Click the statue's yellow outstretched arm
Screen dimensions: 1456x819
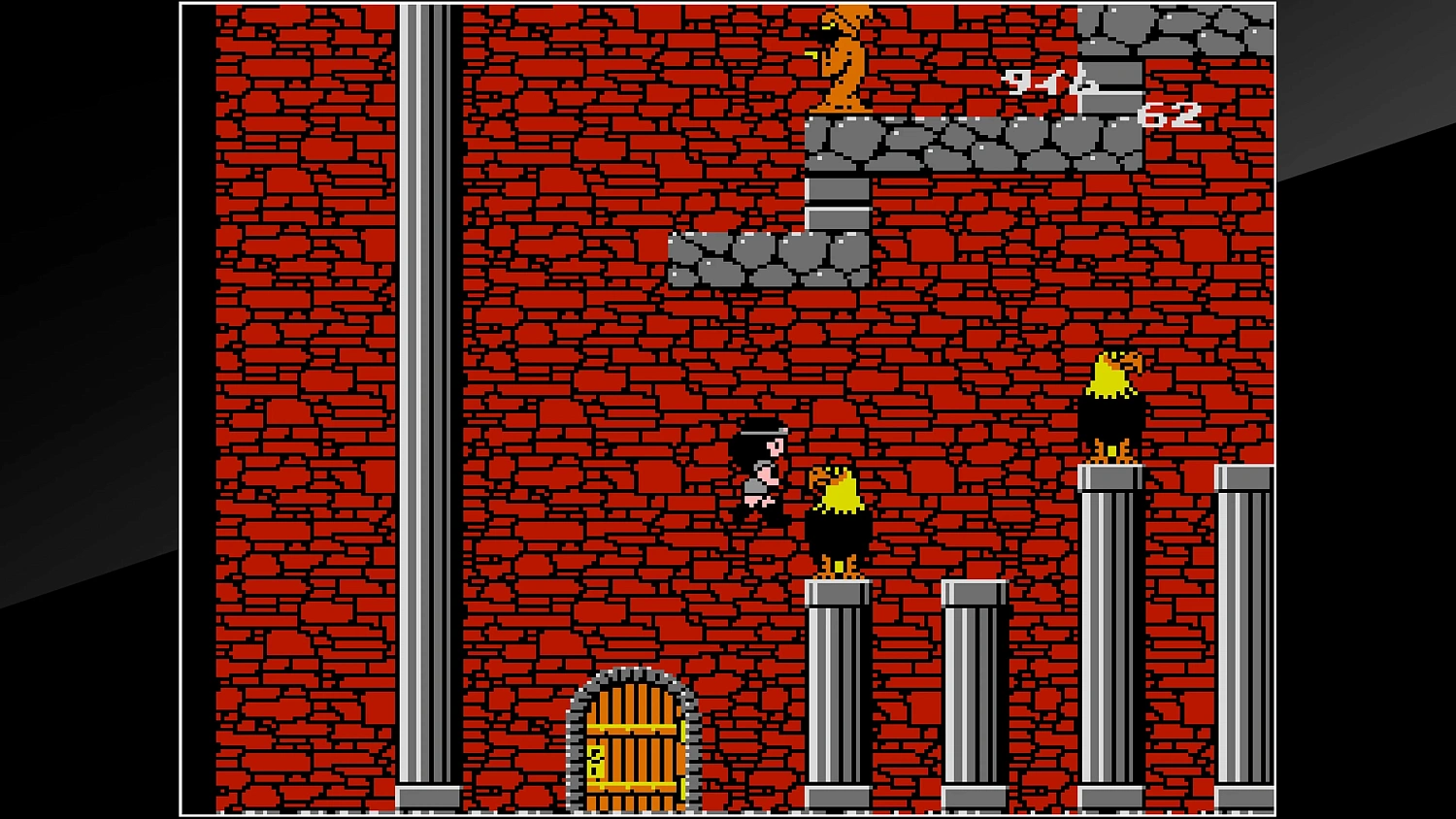(x=811, y=54)
